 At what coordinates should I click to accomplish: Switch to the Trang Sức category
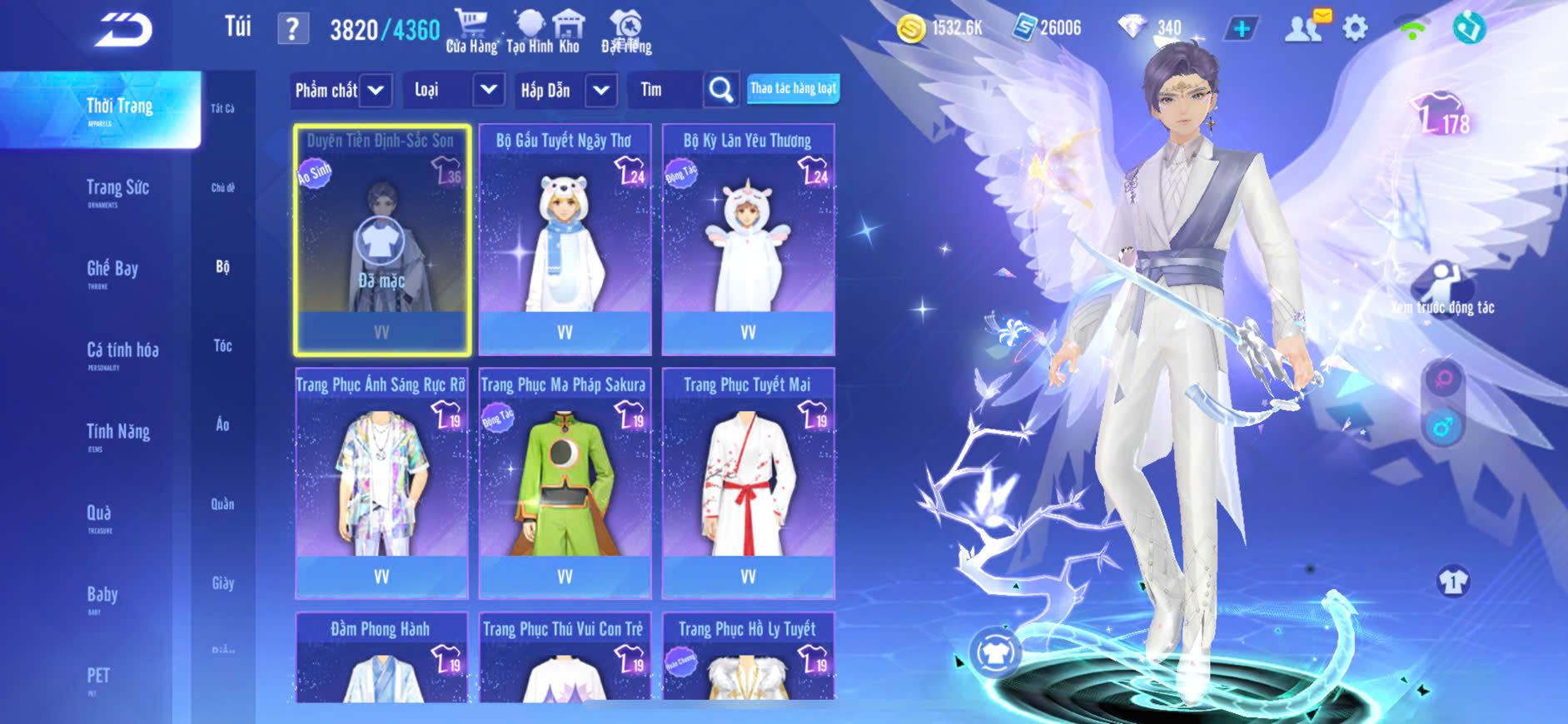tap(117, 189)
